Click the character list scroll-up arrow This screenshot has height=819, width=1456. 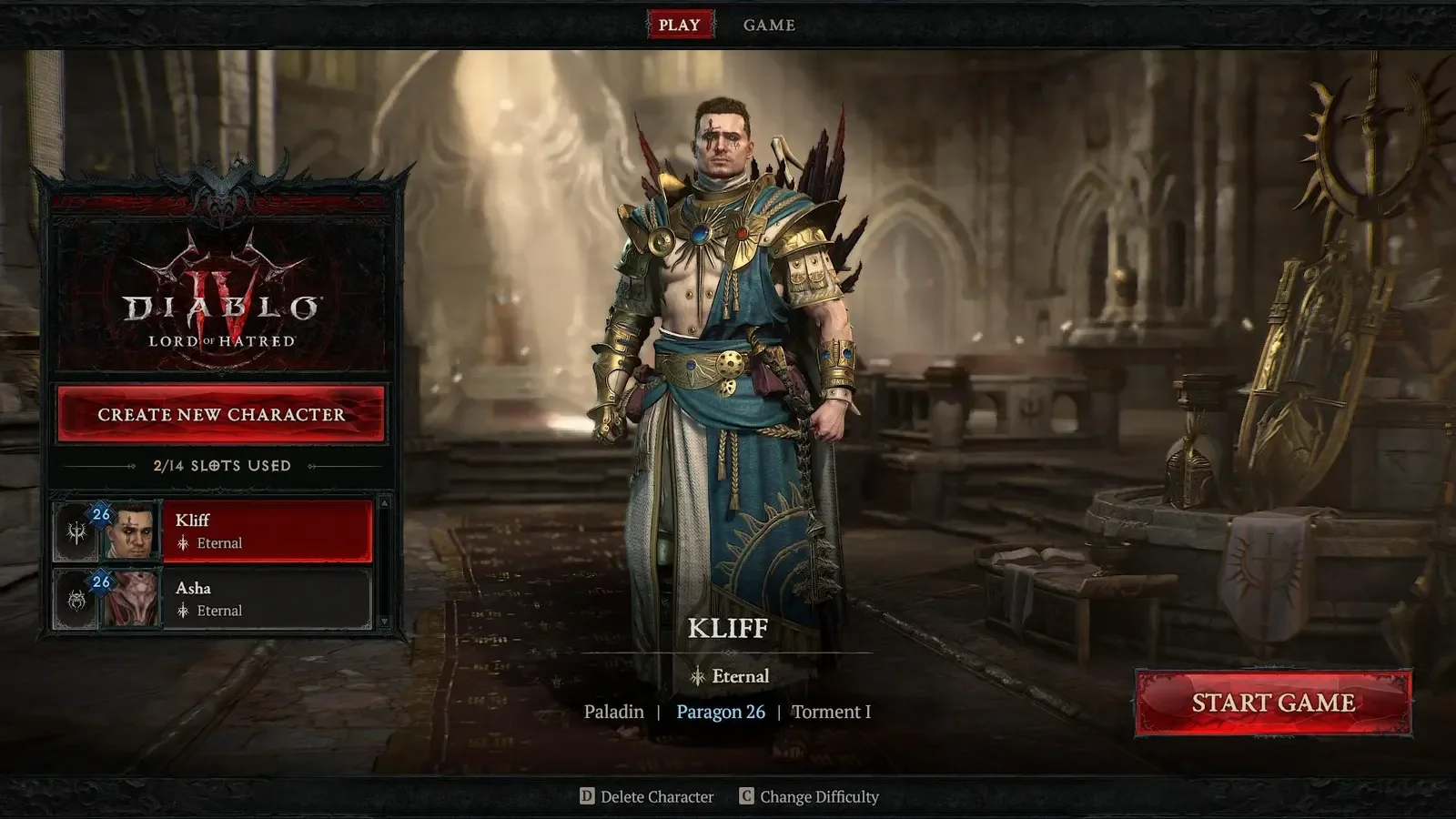tap(384, 503)
